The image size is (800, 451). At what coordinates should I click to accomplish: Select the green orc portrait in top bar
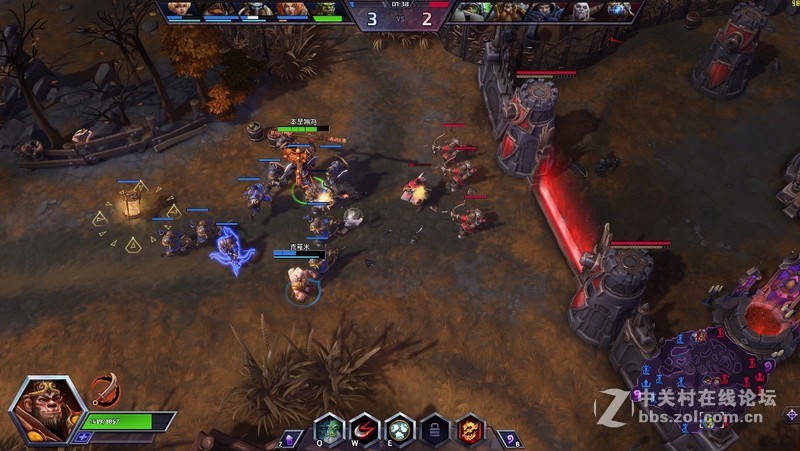click(326, 10)
